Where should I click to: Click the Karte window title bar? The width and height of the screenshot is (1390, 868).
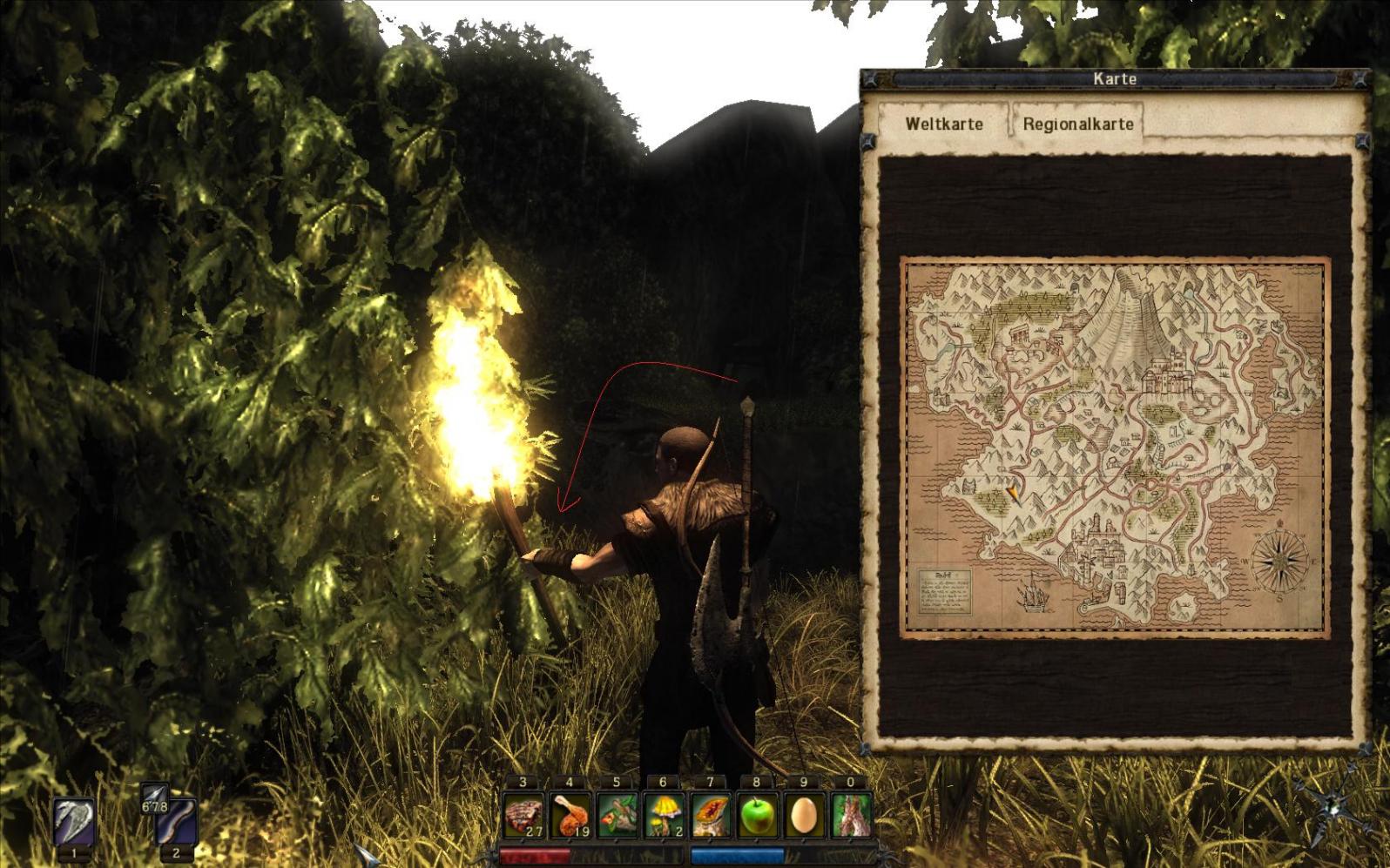click(x=1114, y=79)
